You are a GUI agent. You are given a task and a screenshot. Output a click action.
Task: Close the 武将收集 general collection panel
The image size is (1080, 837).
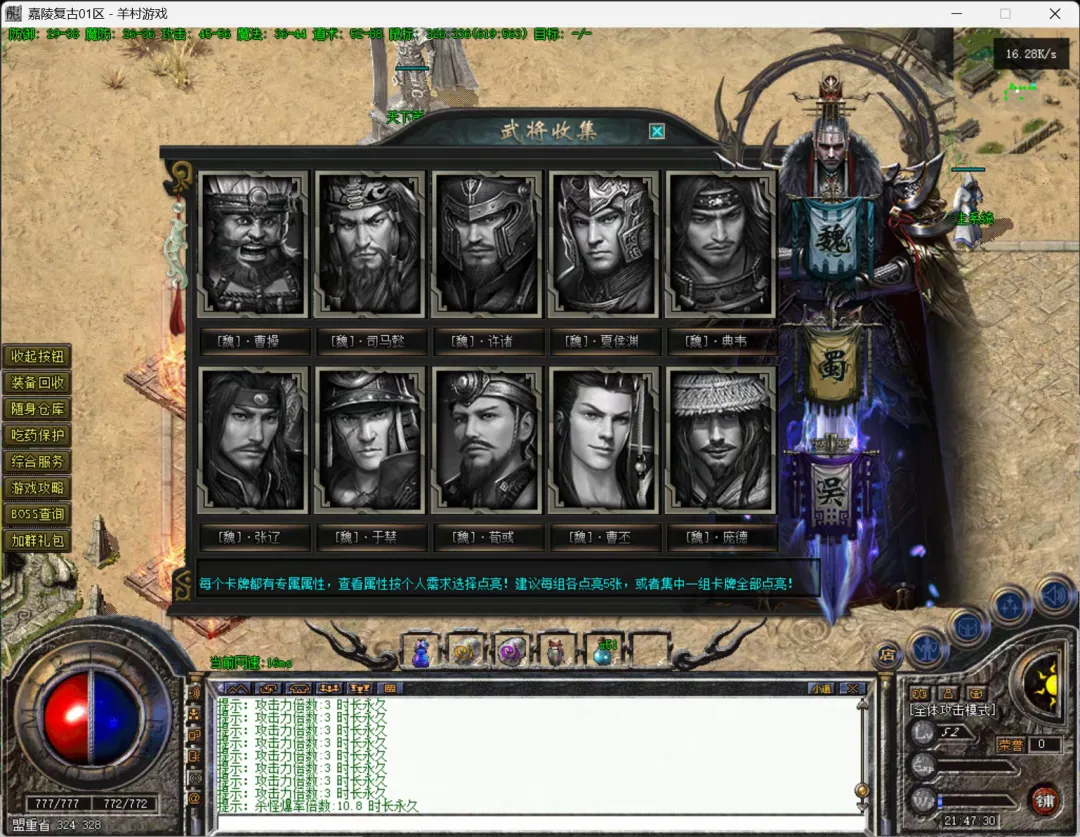point(657,131)
